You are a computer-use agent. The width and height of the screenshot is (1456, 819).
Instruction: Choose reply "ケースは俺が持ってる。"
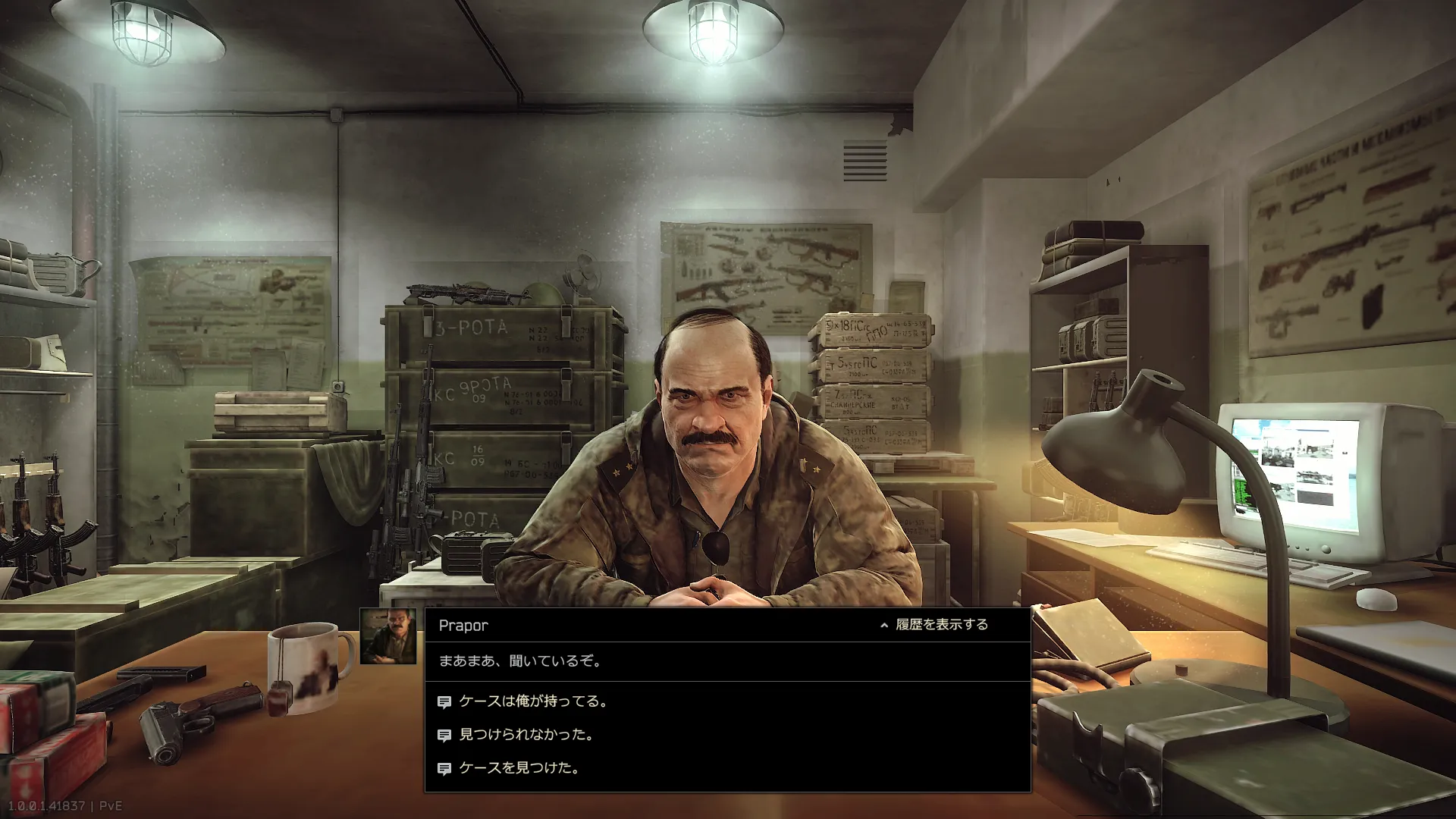click(533, 701)
